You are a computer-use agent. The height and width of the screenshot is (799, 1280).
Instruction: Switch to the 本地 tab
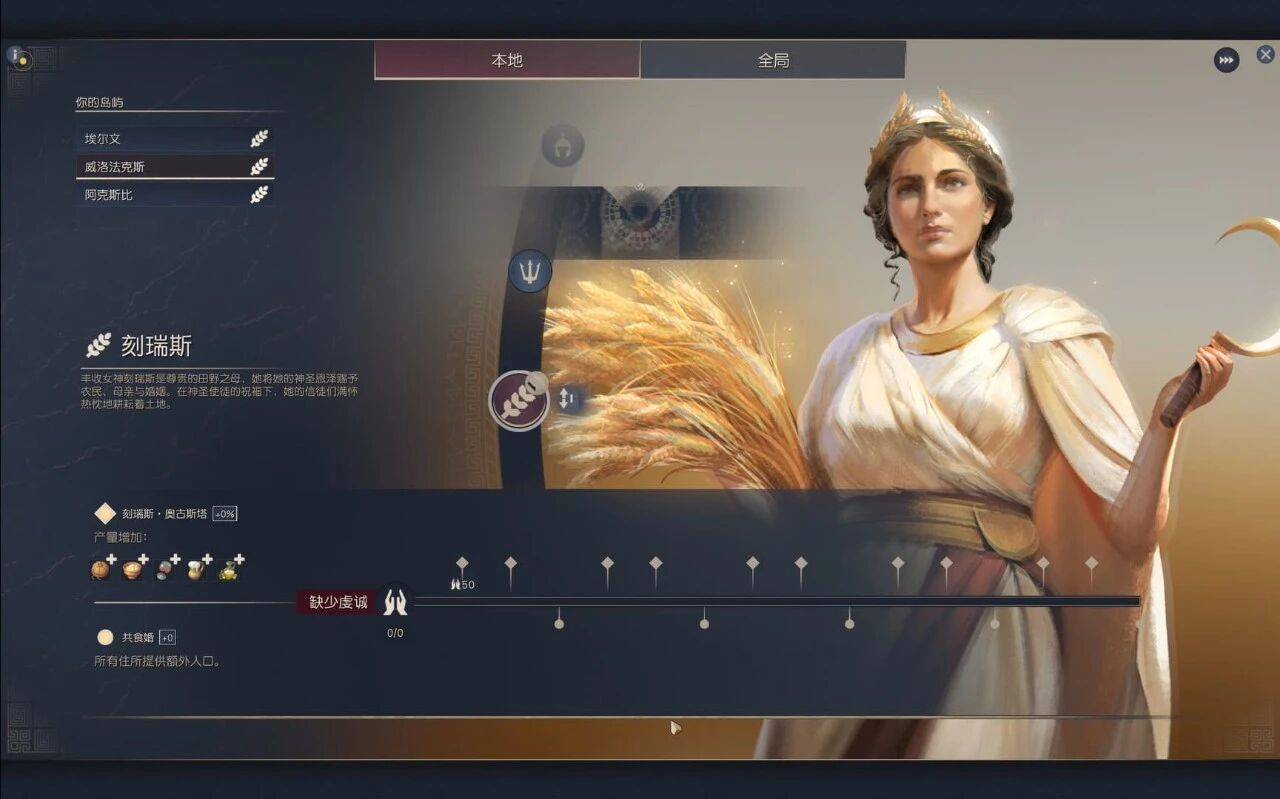[506, 60]
